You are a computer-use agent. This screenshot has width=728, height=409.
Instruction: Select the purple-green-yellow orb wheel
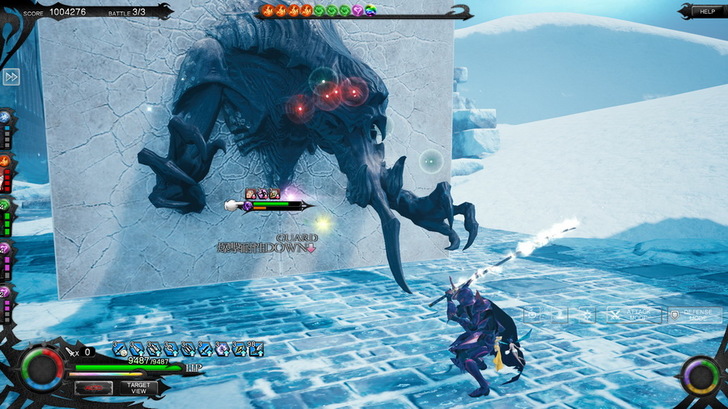click(x=698, y=376)
